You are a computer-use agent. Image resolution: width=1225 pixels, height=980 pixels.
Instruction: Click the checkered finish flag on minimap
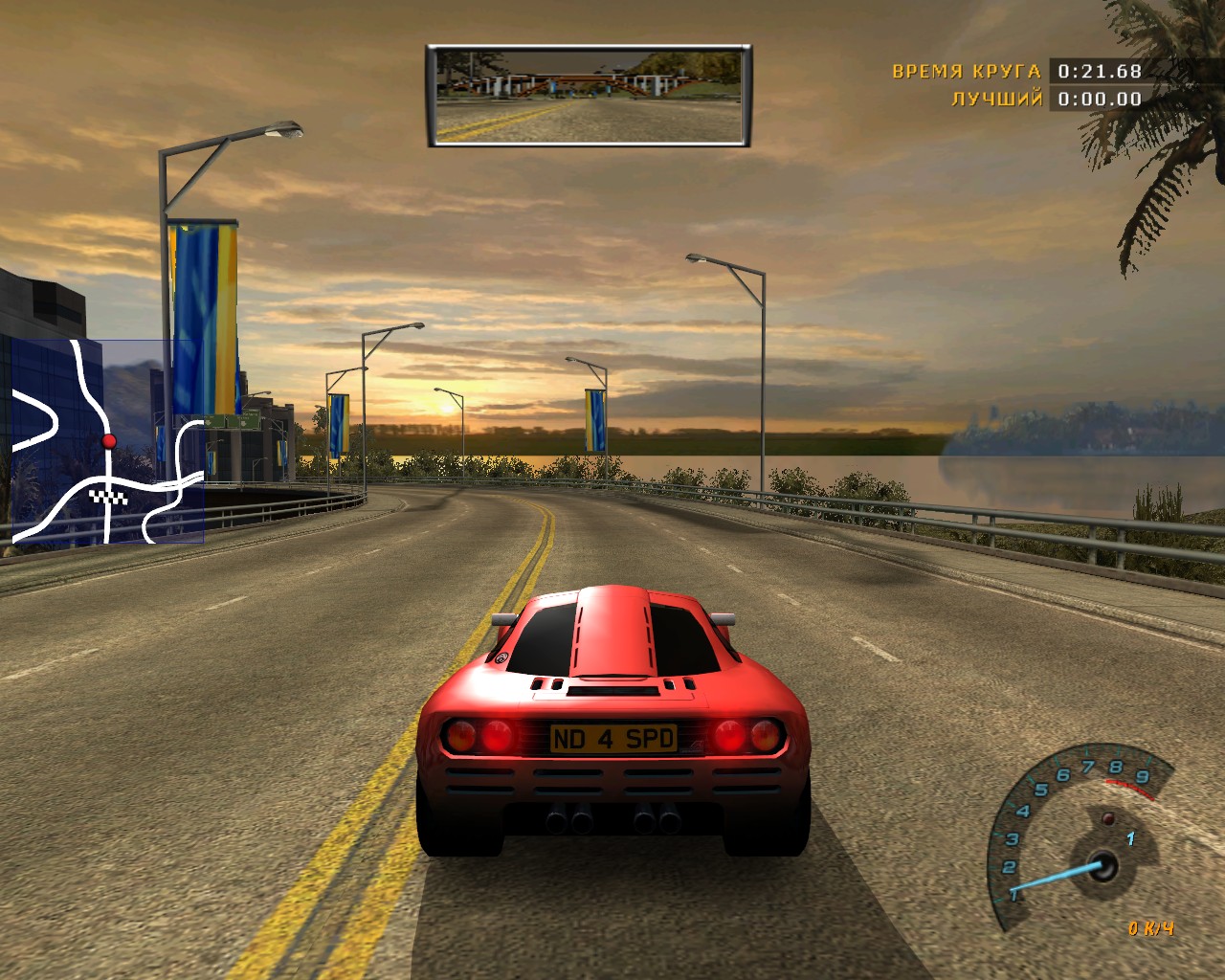[x=107, y=496]
